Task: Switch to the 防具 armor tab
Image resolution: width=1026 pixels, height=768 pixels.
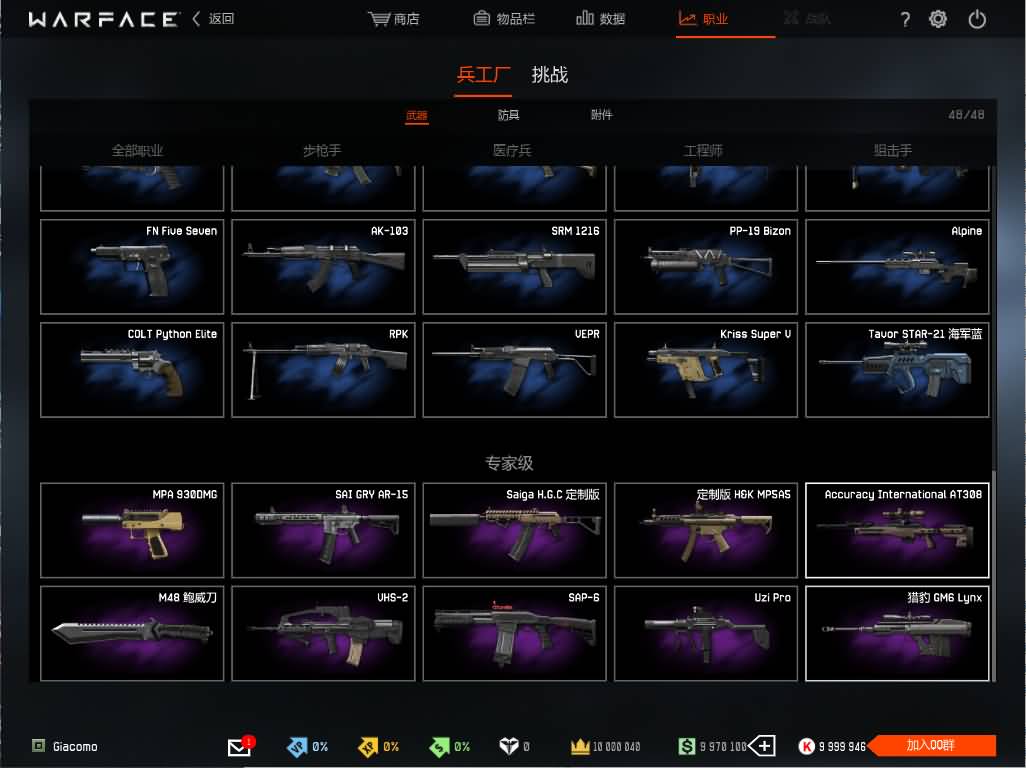Action: point(508,115)
